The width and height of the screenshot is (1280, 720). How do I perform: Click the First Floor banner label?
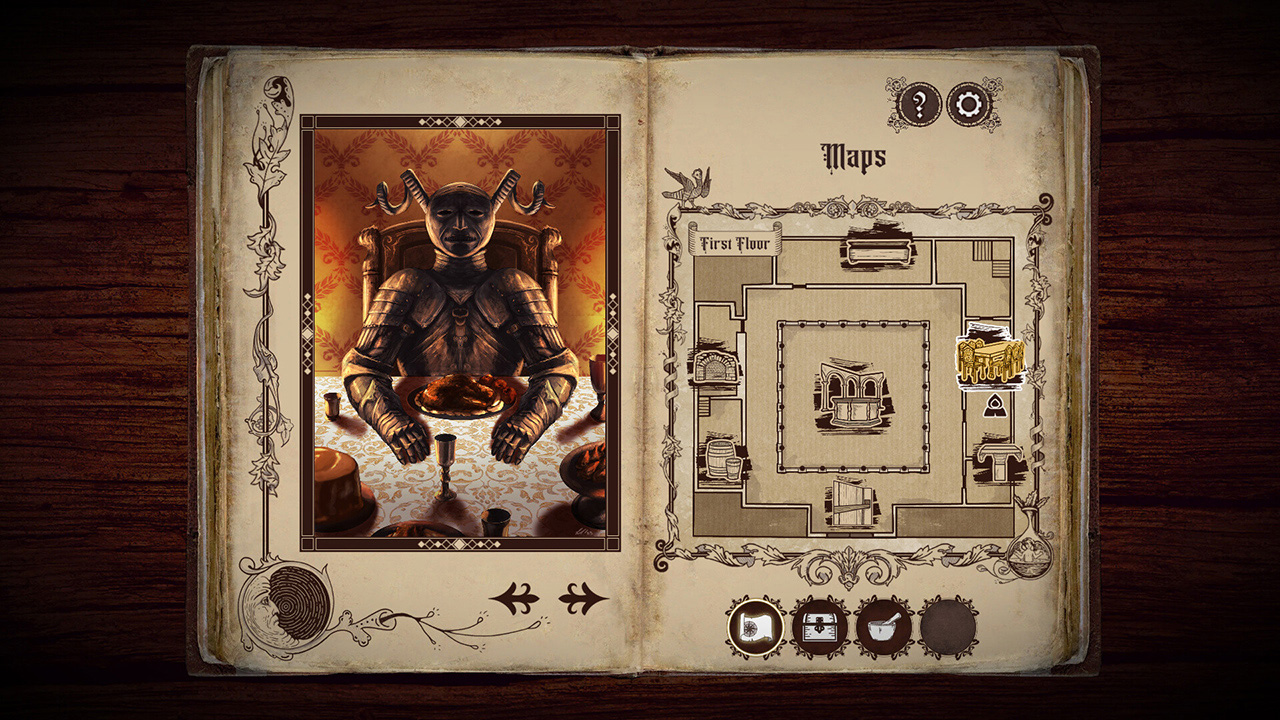click(737, 240)
